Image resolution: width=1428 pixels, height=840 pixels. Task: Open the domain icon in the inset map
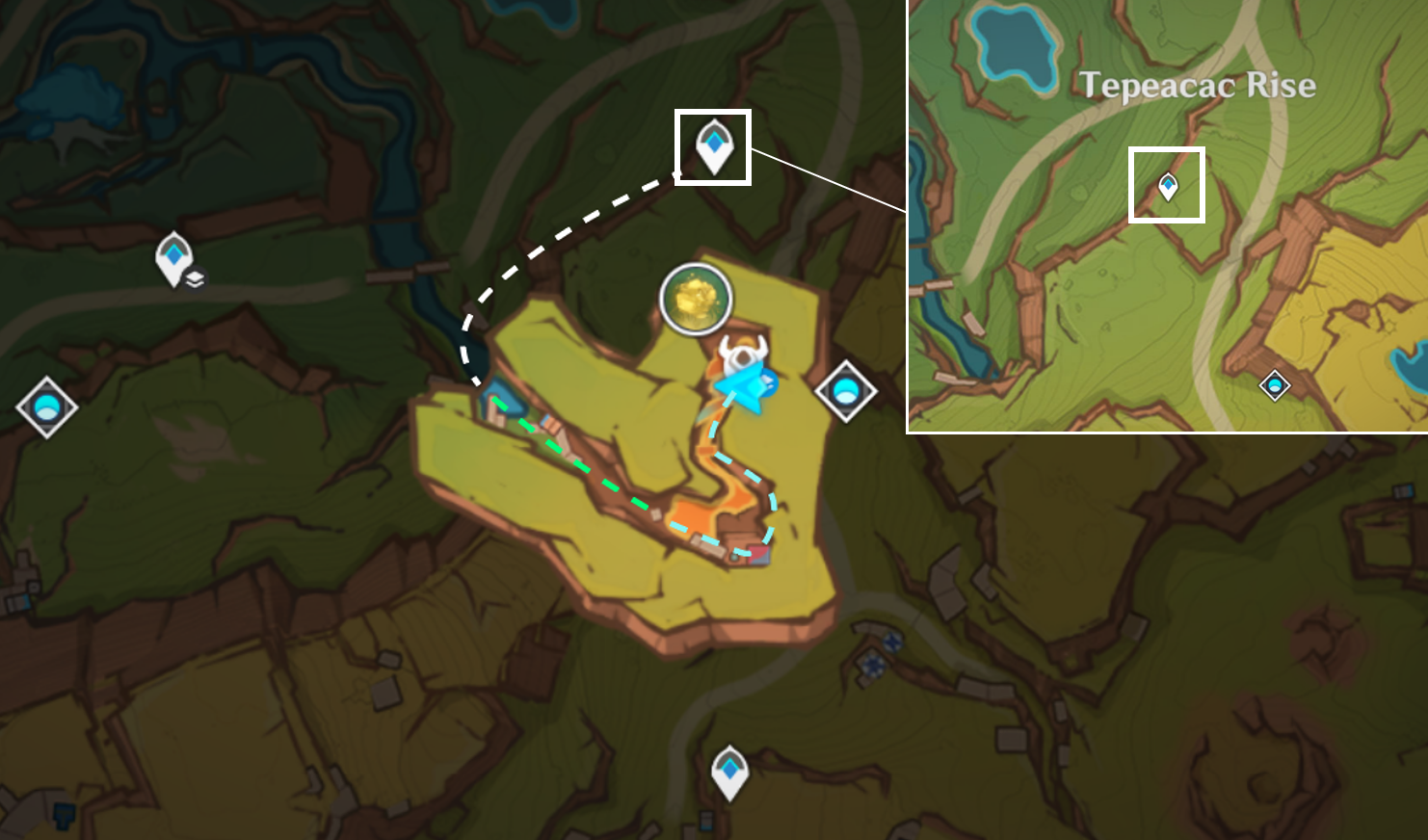pyautogui.click(x=1276, y=383)
